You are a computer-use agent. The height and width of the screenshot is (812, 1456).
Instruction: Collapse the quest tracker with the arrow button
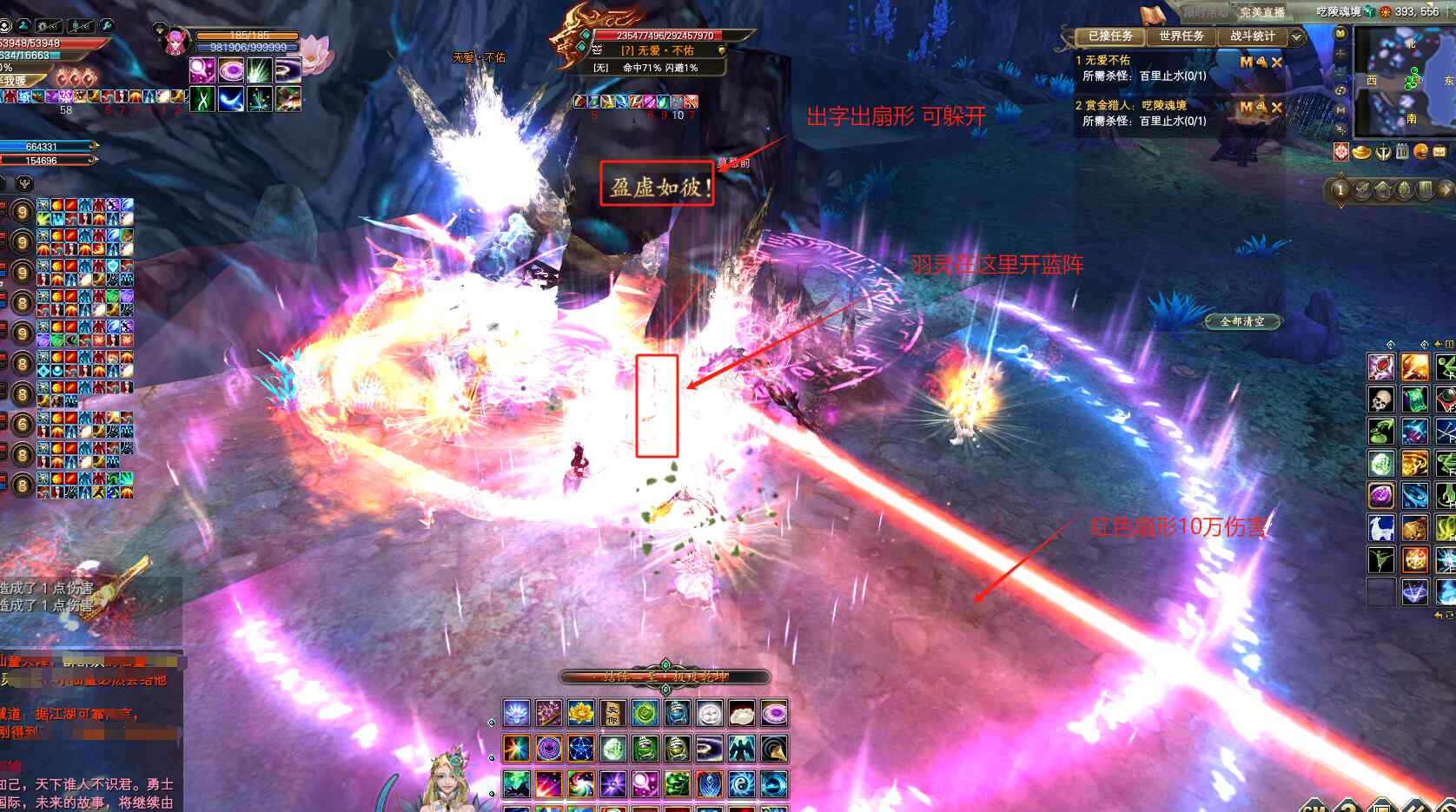[1297, 37]
